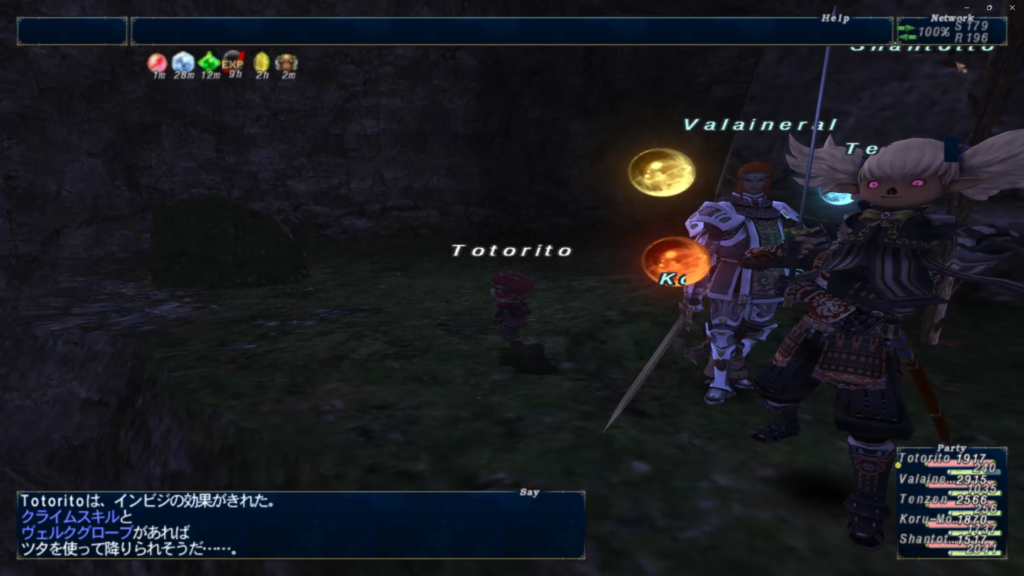Select the EXP bonus status icon

pos(234,63)
